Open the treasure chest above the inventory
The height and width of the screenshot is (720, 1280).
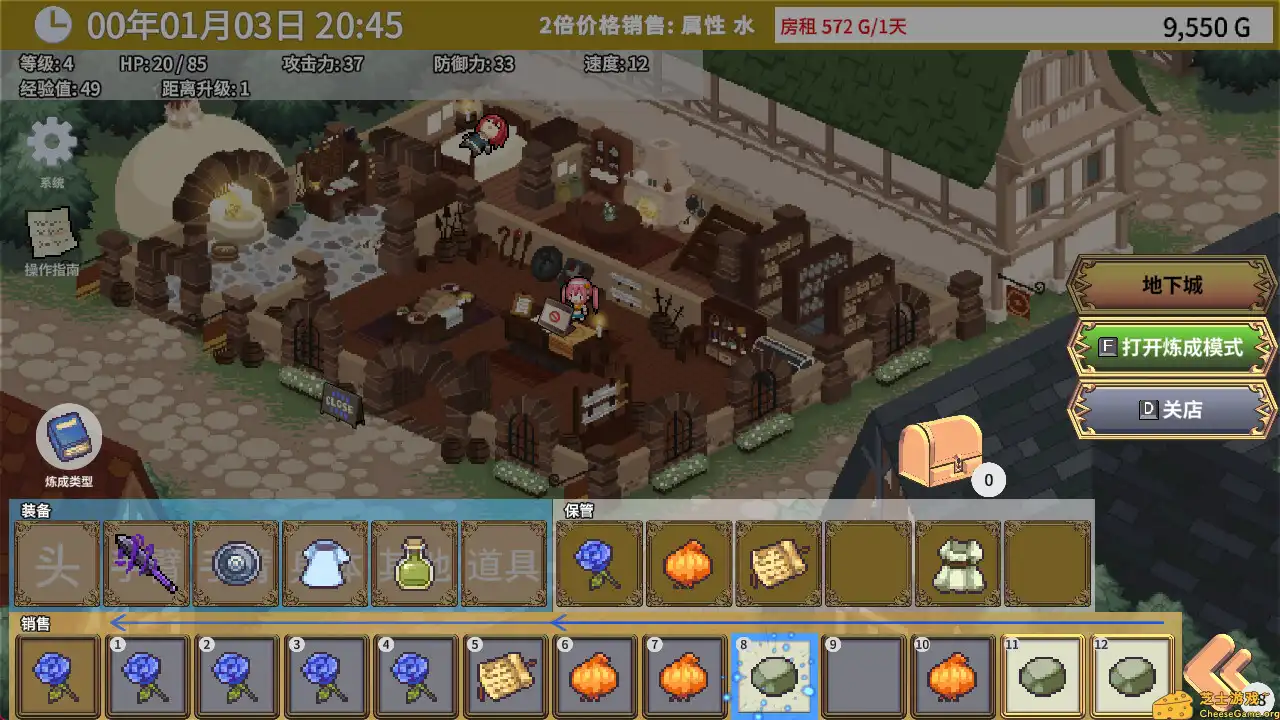[942, 449]
